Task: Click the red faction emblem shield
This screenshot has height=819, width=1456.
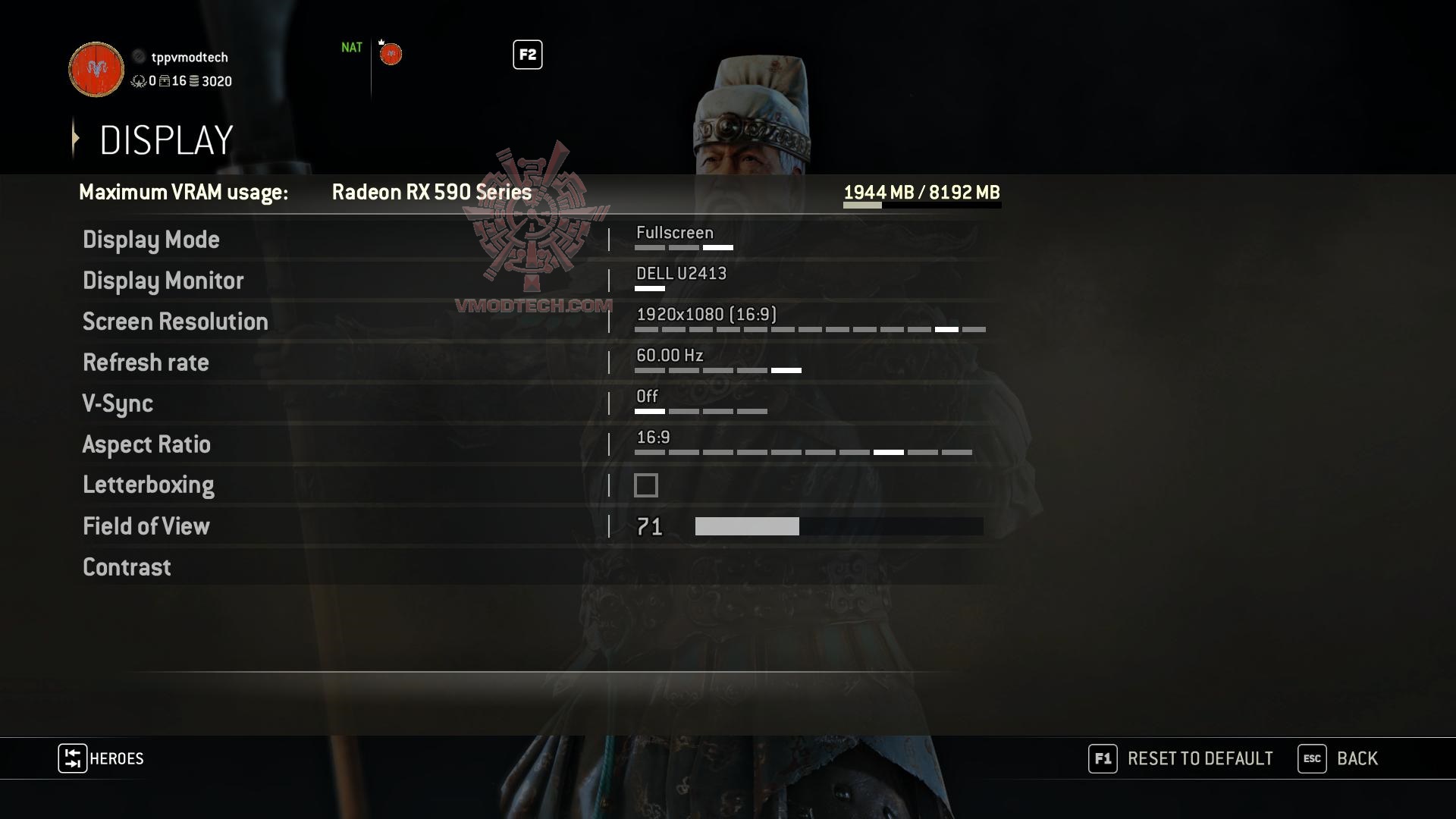Action: (95, 70)
